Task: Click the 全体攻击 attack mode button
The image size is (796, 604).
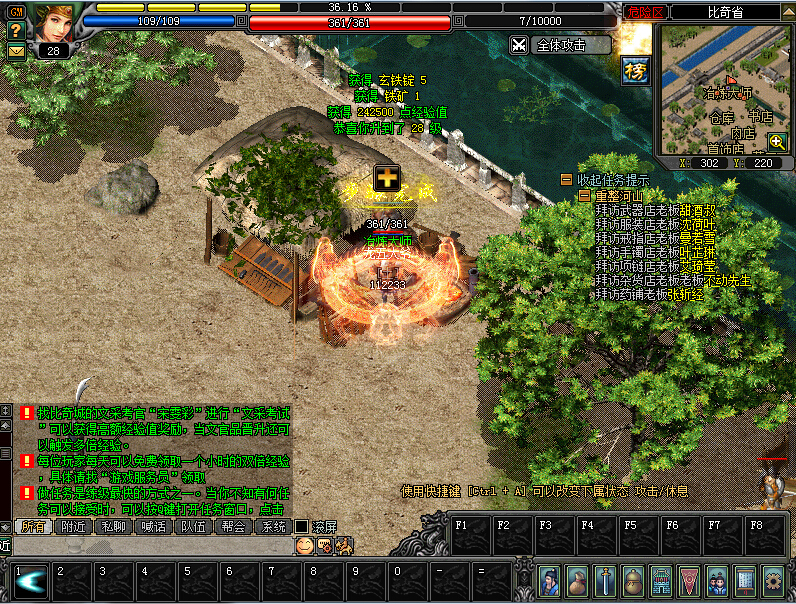Action: 560,45
